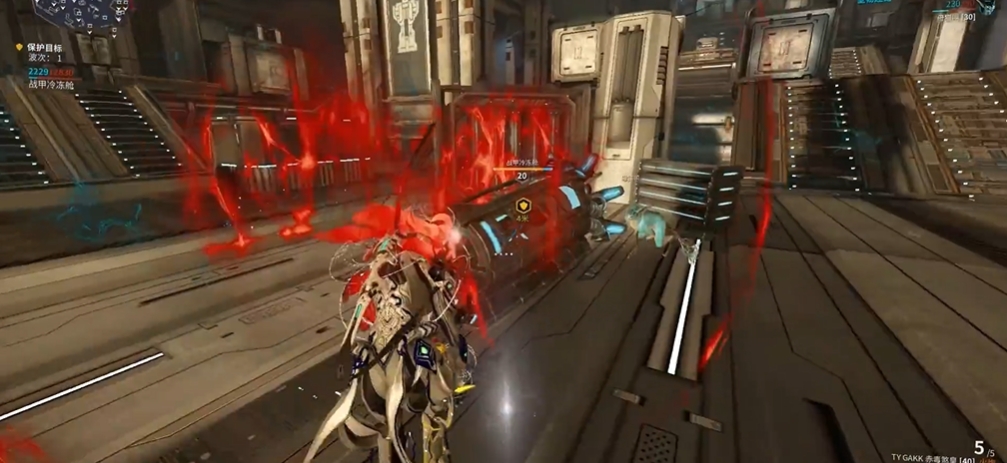
Task: Click the gold objective shield icon
Action: (x=19, y=47)
